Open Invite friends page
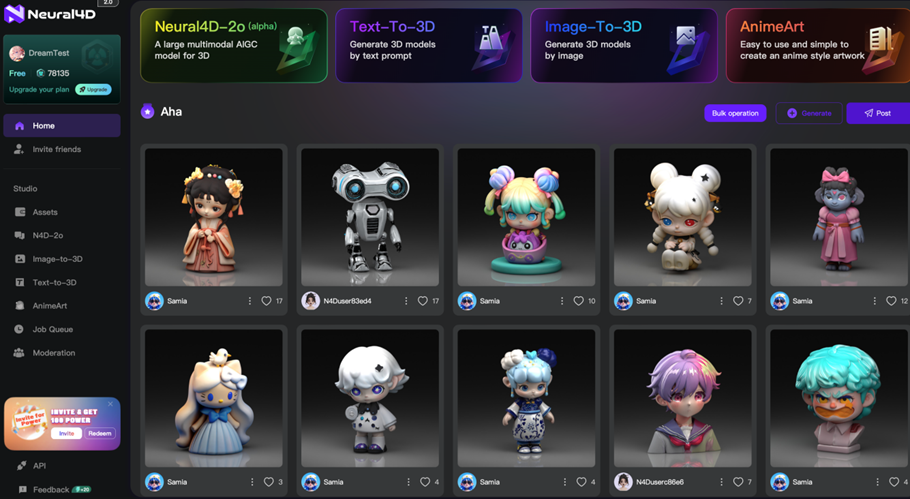 (x=56, y=149)
